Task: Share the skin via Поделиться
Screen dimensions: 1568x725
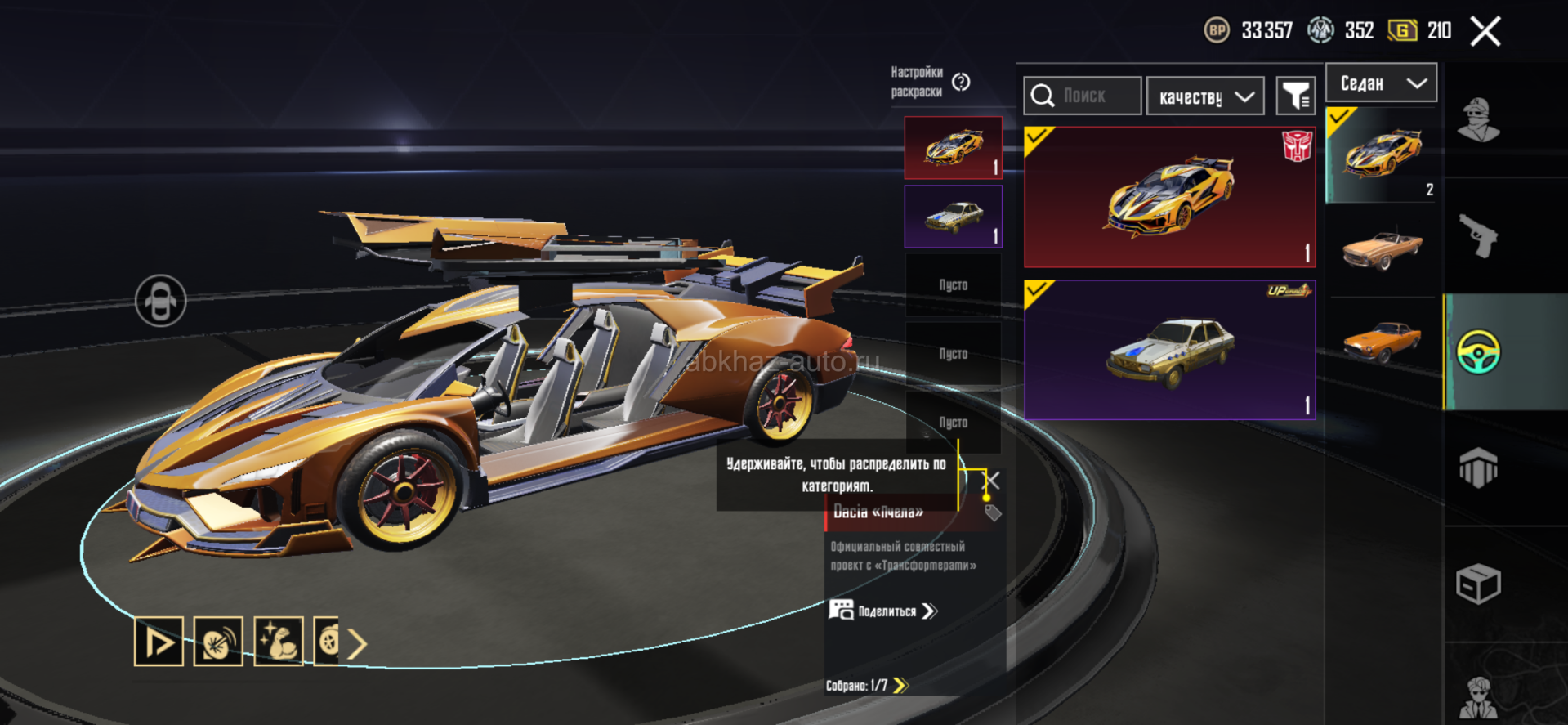Action: click(884, 611)
